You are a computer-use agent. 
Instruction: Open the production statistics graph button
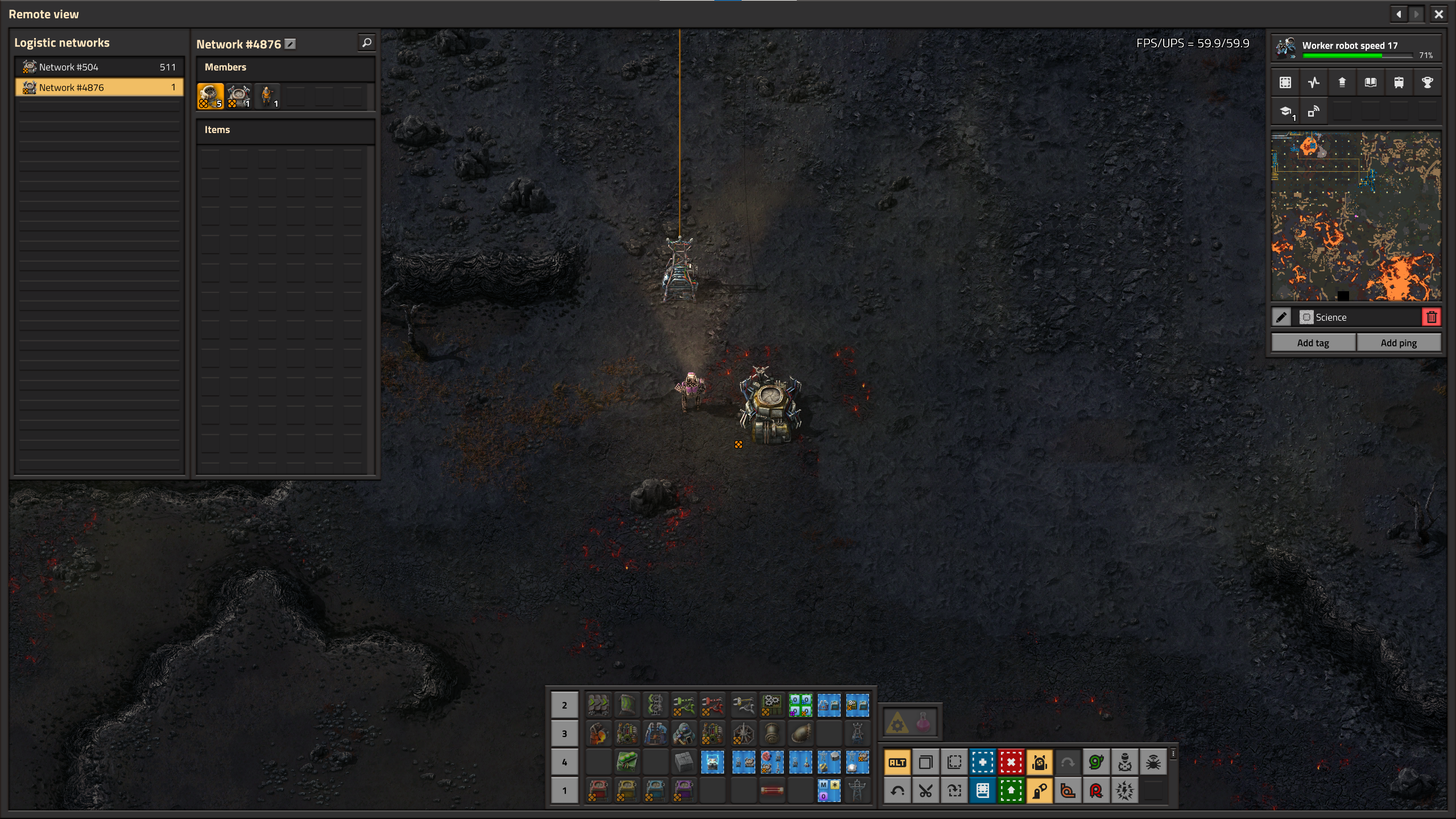[x=1313, y=82]
